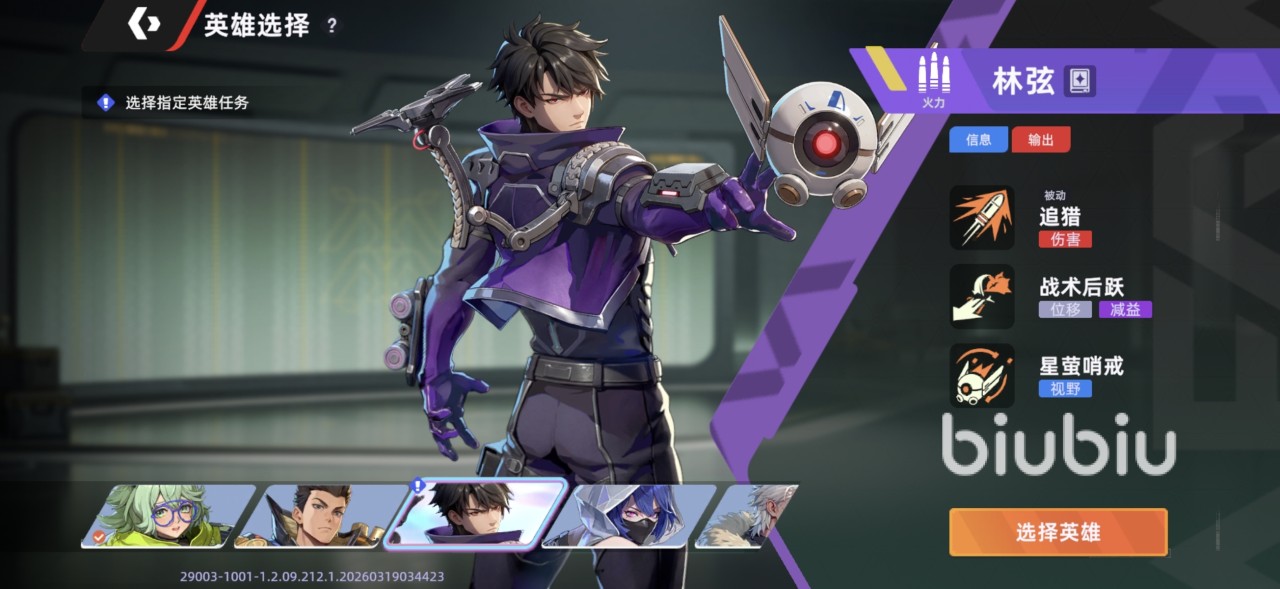The width and height of the screenshot is (1280, 589).
Task: Show the 战术后跃 skill details
Action: click(982, 297)
